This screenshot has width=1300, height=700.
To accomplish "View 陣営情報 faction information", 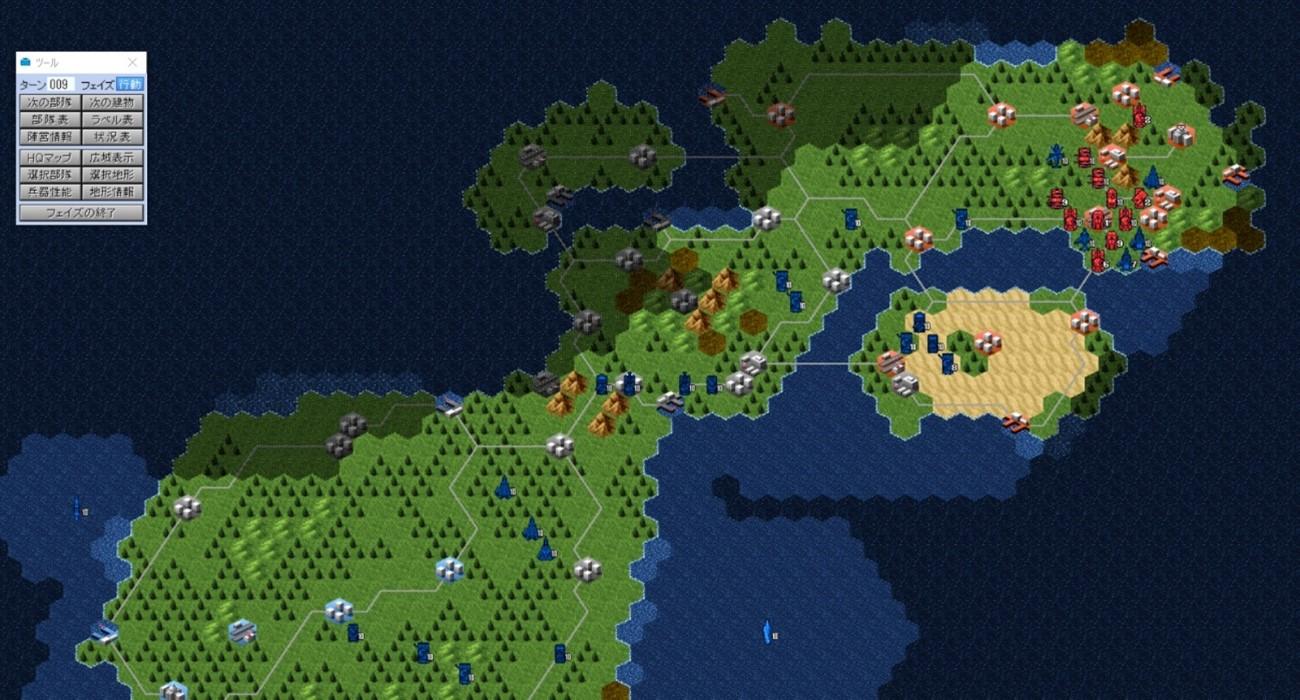I will coord(50,136).
